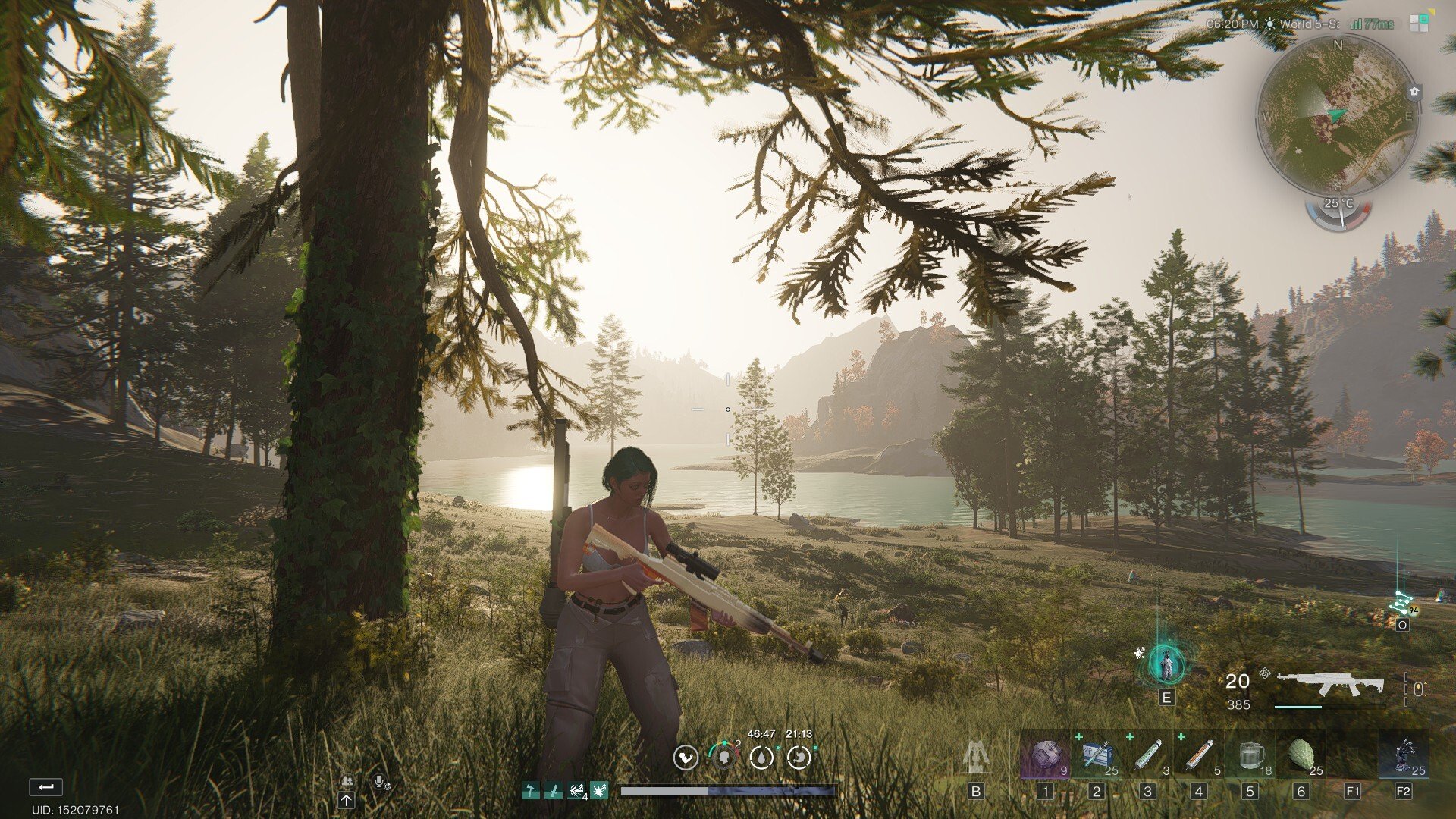Open the chat box enter arrow button
1456x819 pixels.
click(x=45, y=787)
